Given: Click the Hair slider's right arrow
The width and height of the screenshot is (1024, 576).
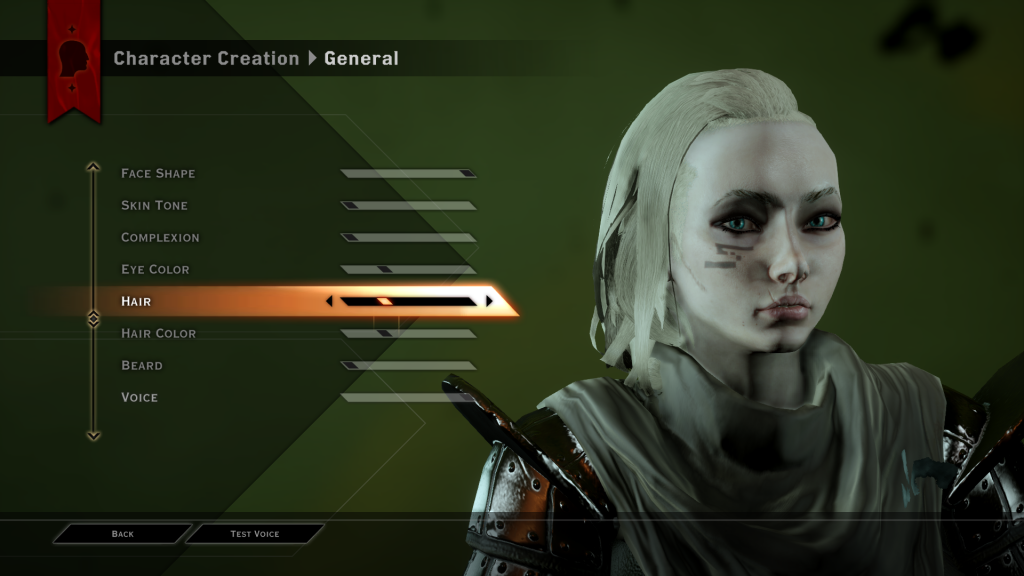Looking at the screenshot, I should tap(489, 301).
